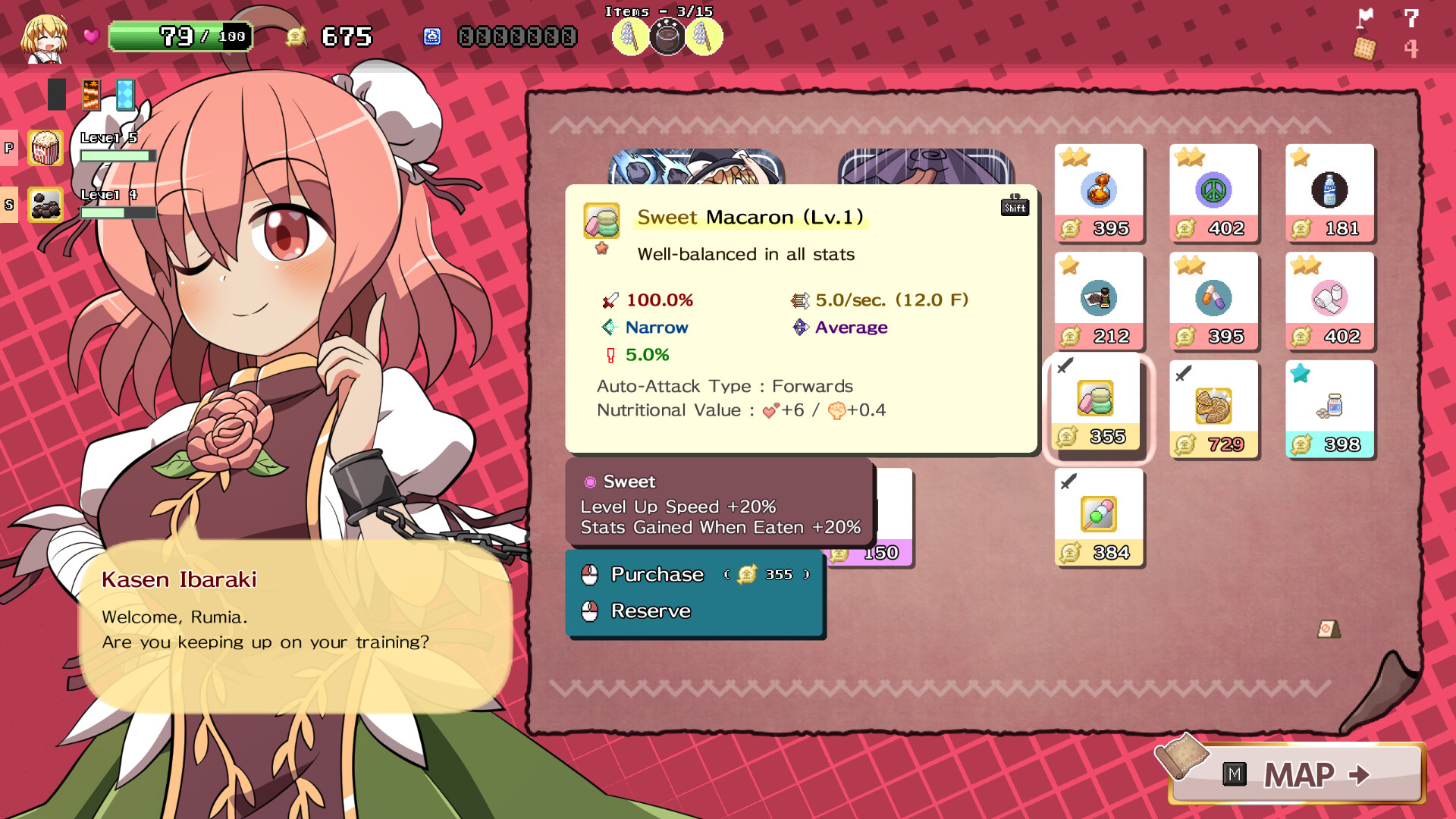Pick the waffle cookies item costing 729
This screenshot has width=1456, height=819.
coord(1213,409)
